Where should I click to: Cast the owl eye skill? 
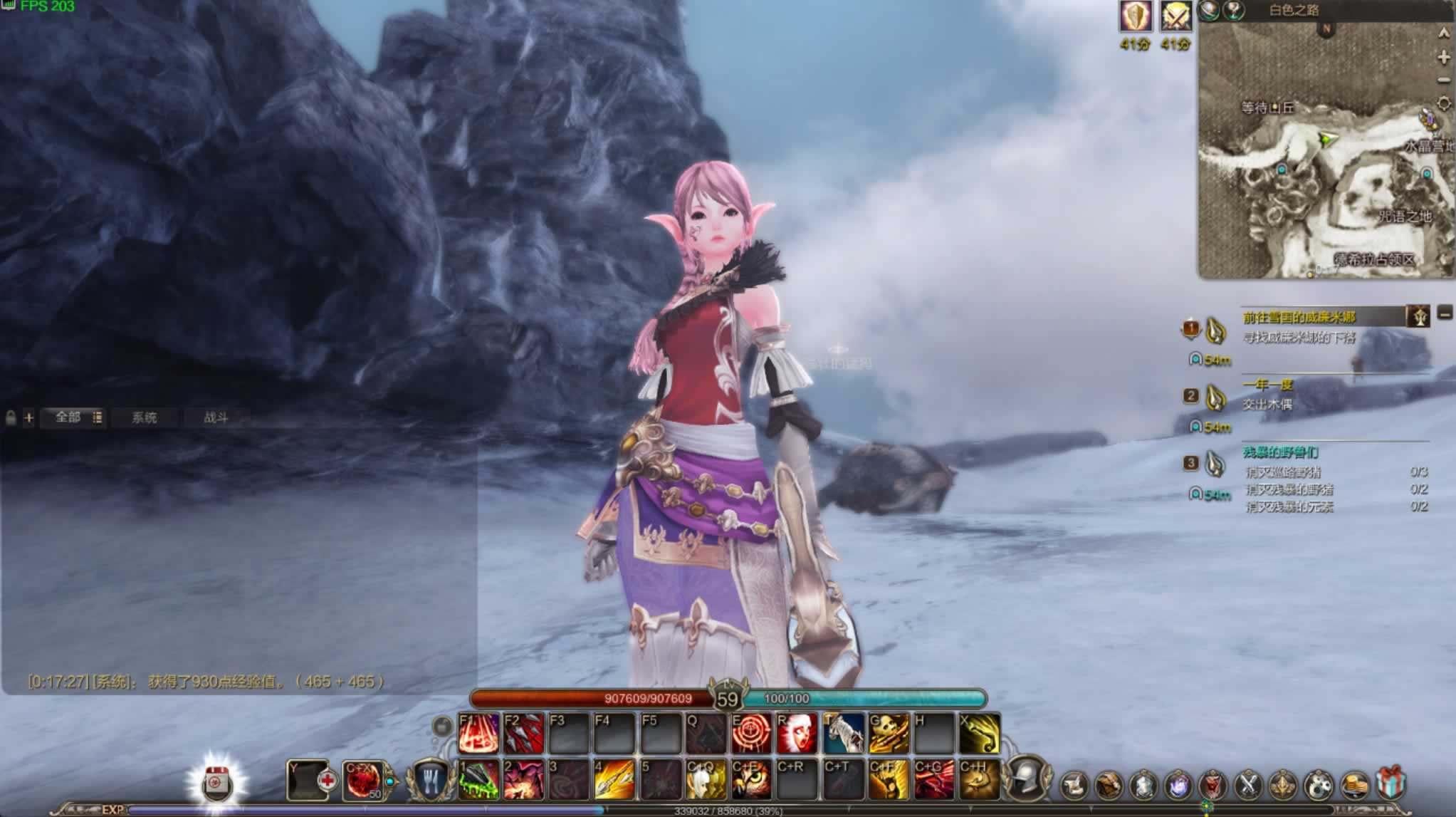point(751,779)
